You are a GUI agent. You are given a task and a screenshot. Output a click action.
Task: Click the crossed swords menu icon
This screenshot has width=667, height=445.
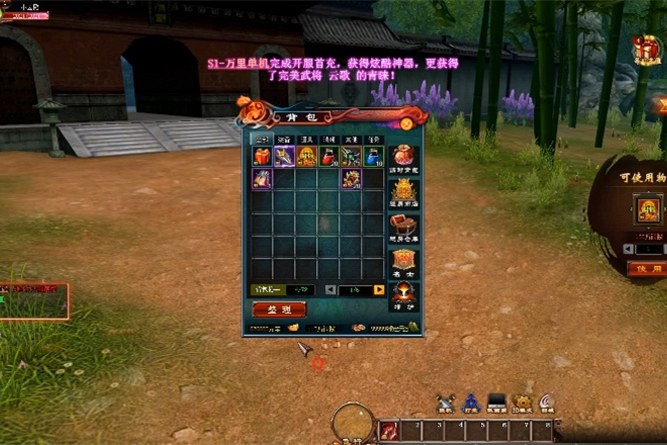pyautogui.click(x=445, y=402)
